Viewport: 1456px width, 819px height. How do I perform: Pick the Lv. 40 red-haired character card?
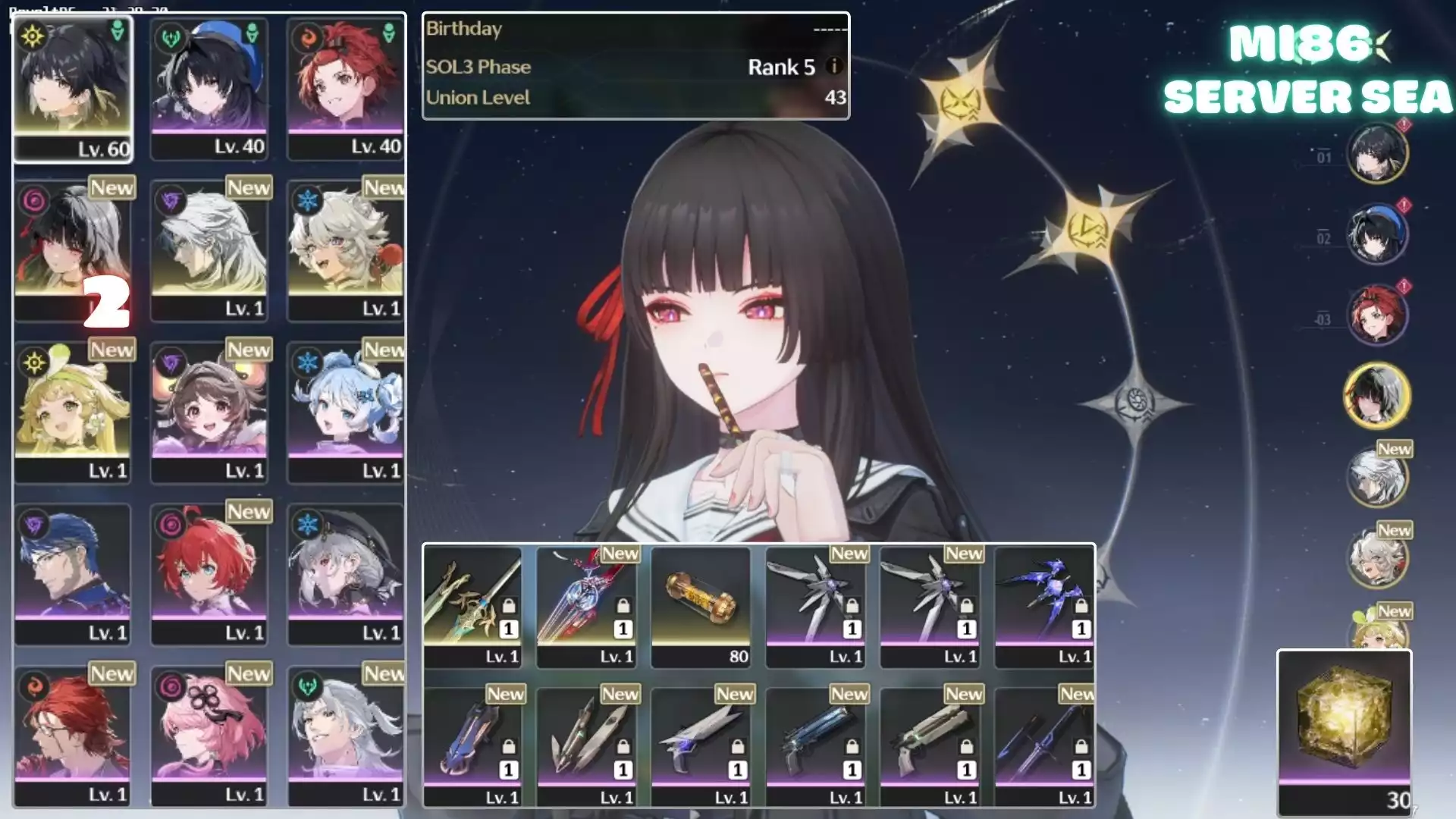[x=346, y=88]
